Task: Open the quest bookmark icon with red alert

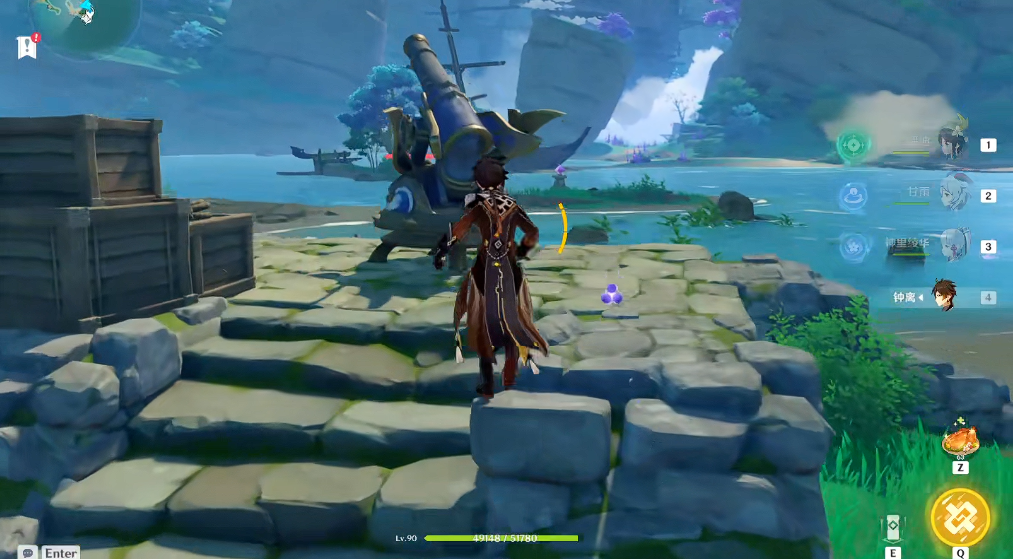Action: click(27, 47)
